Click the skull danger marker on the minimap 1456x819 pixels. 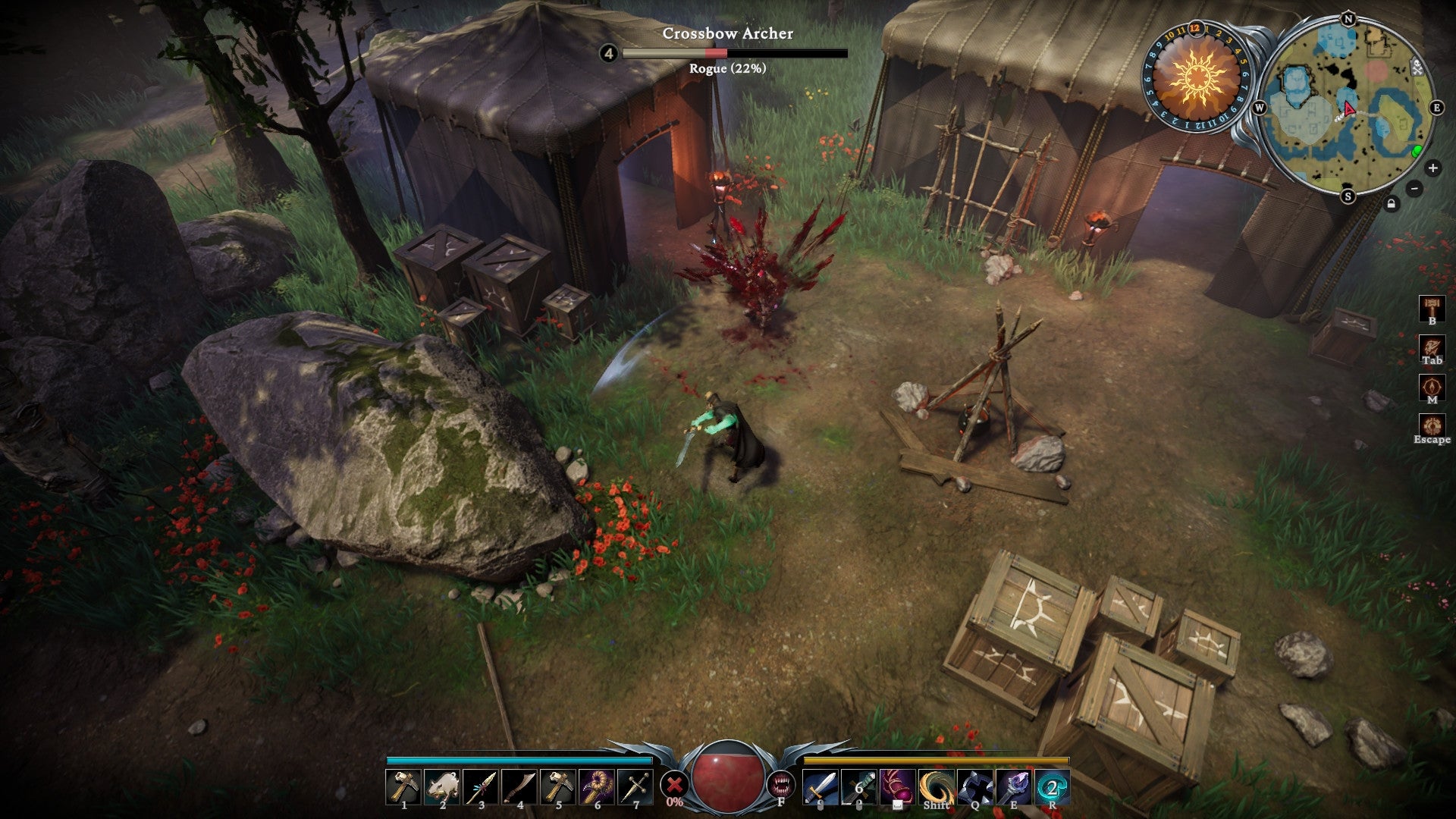click(1417, 67)
